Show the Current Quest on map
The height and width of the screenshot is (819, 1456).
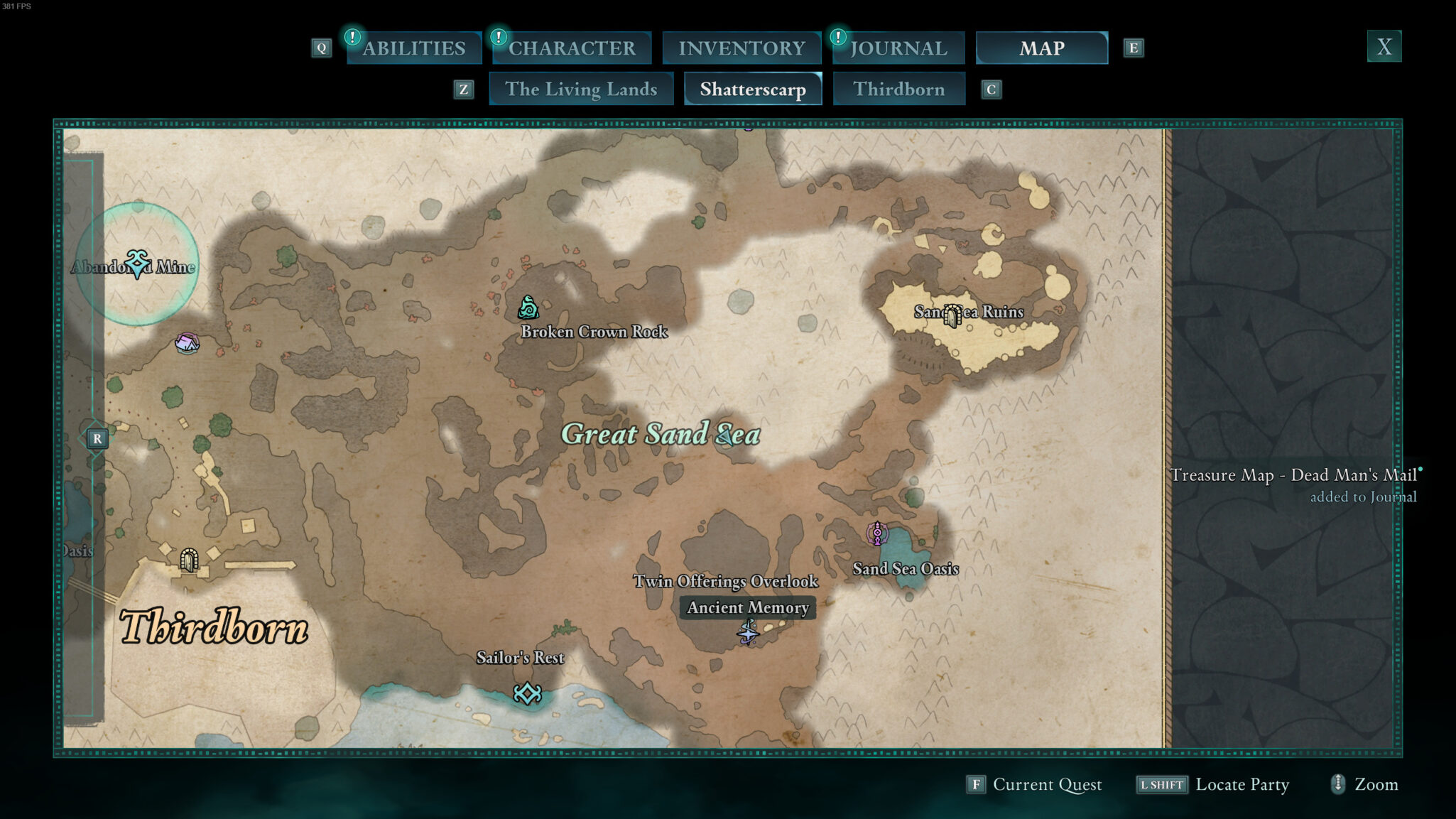coord(1034,784)
